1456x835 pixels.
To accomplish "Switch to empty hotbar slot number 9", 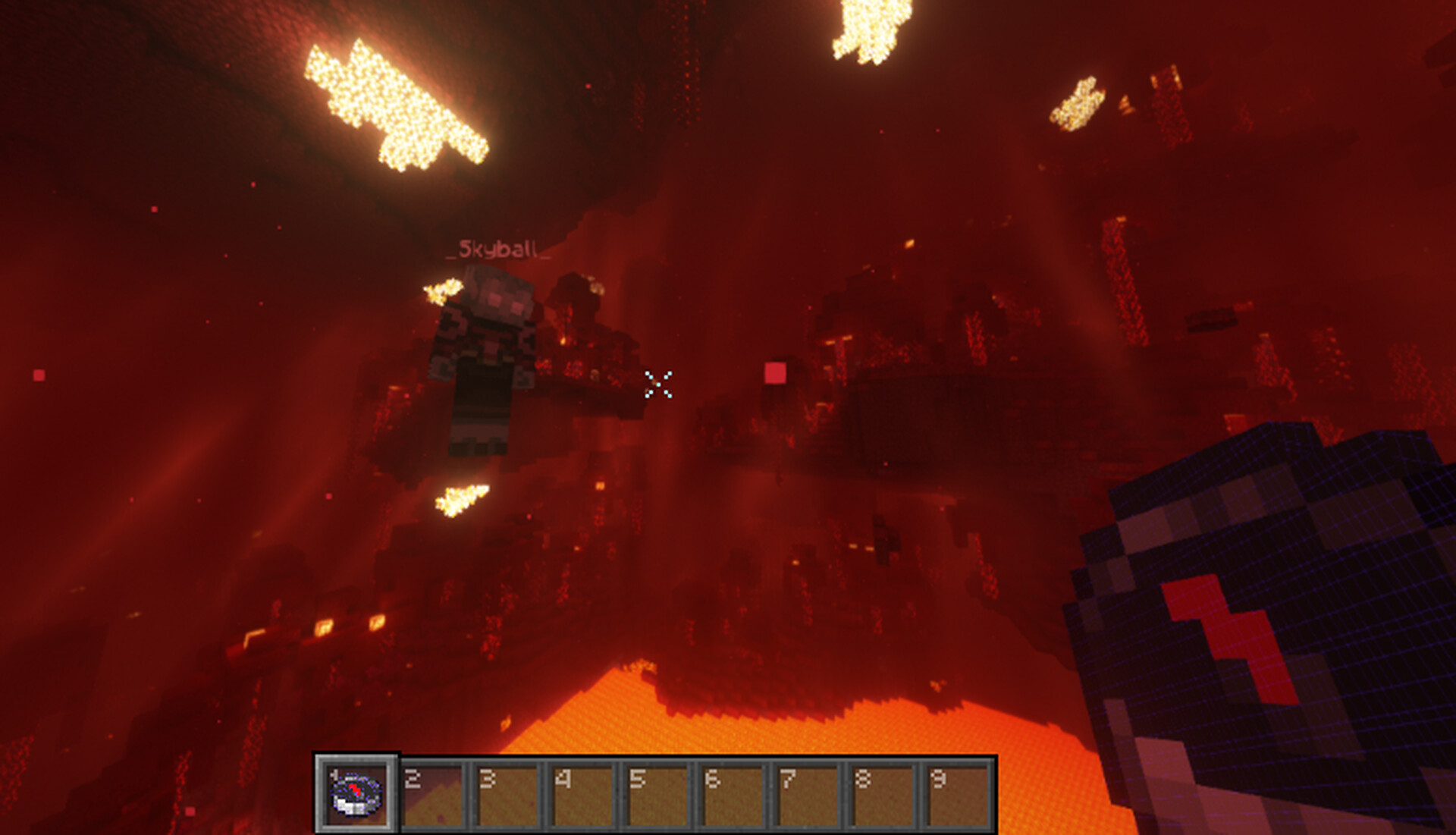I will pyautogui.click(x=957, y=795).
